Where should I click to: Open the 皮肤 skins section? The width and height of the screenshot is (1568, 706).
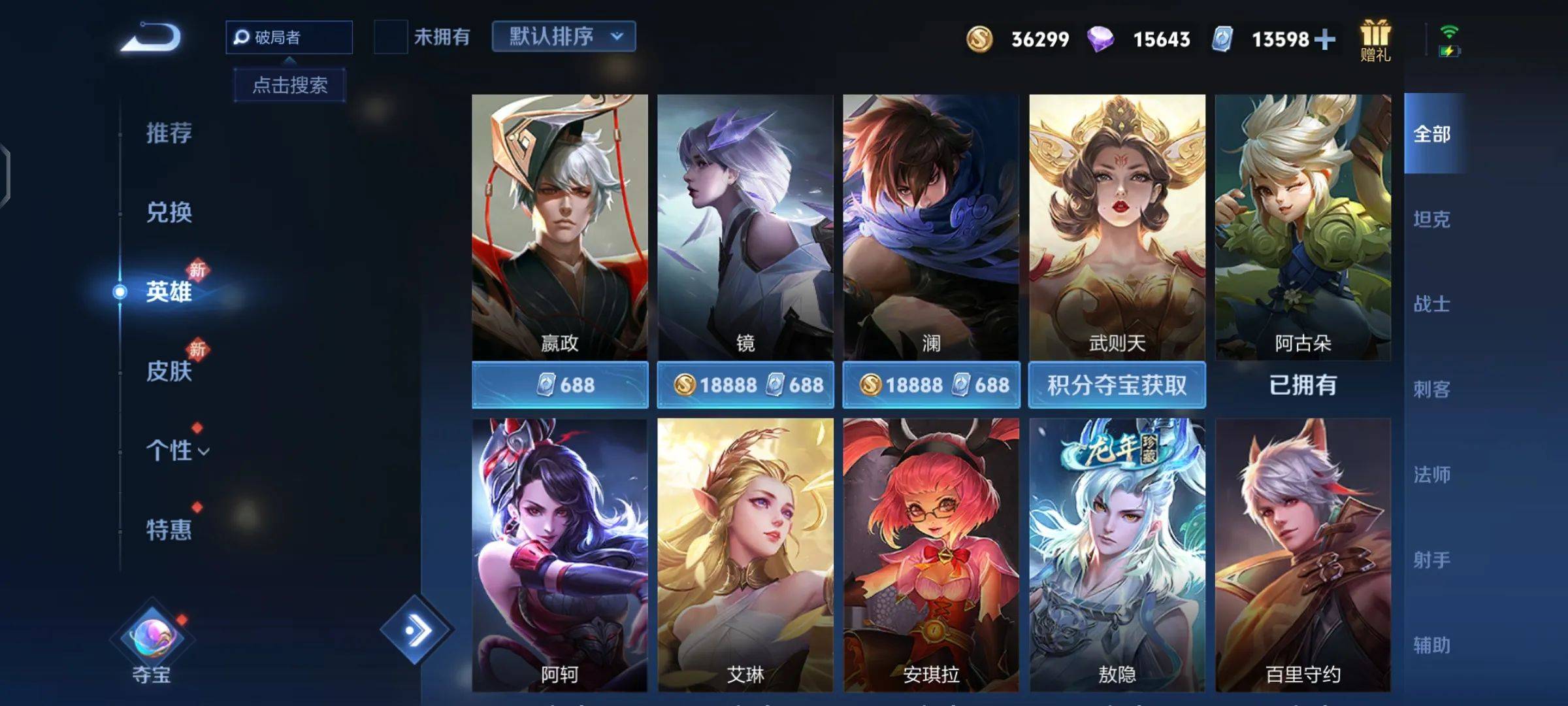click(x=169, y=371)
